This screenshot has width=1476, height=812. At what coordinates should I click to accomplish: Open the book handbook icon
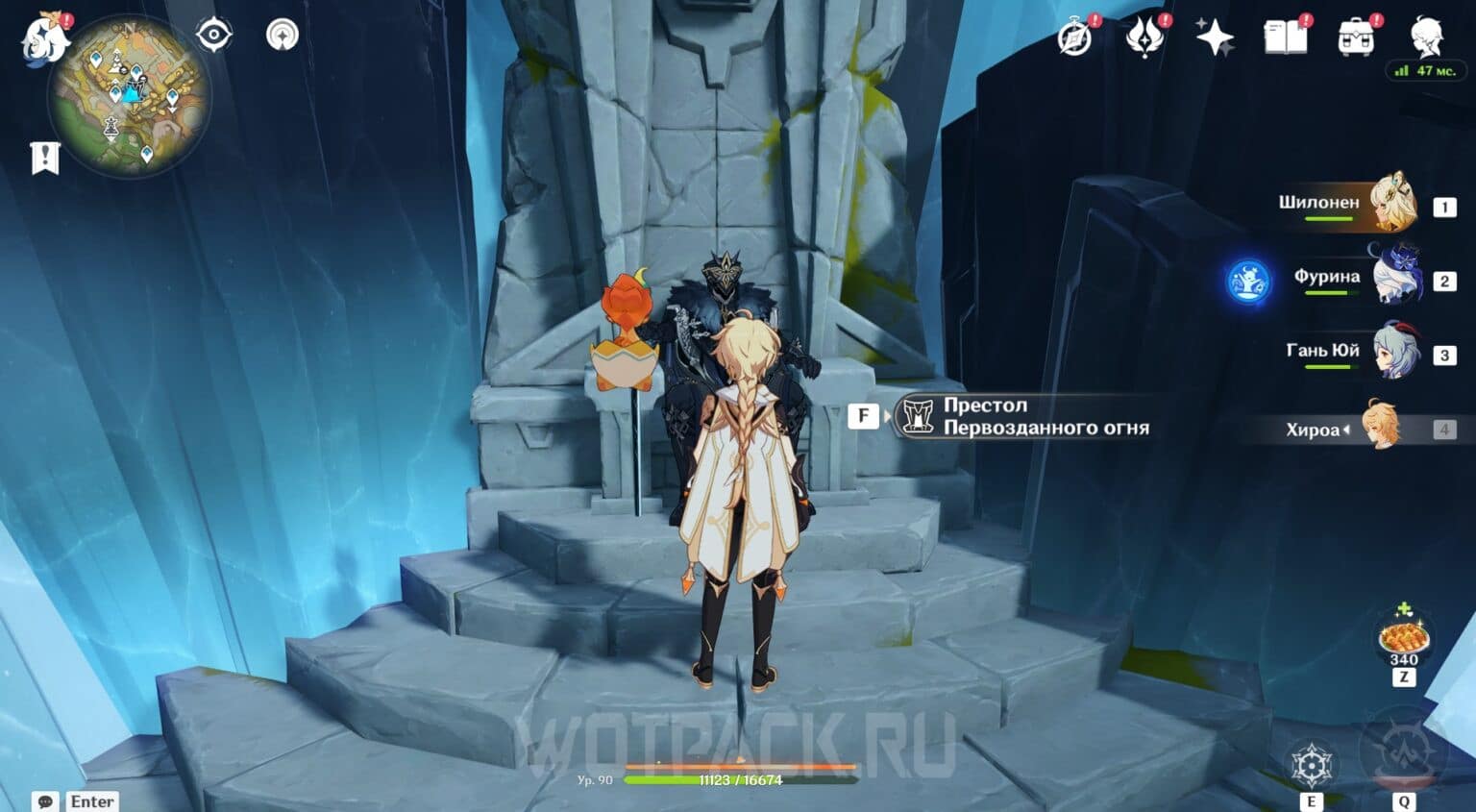1285,38
